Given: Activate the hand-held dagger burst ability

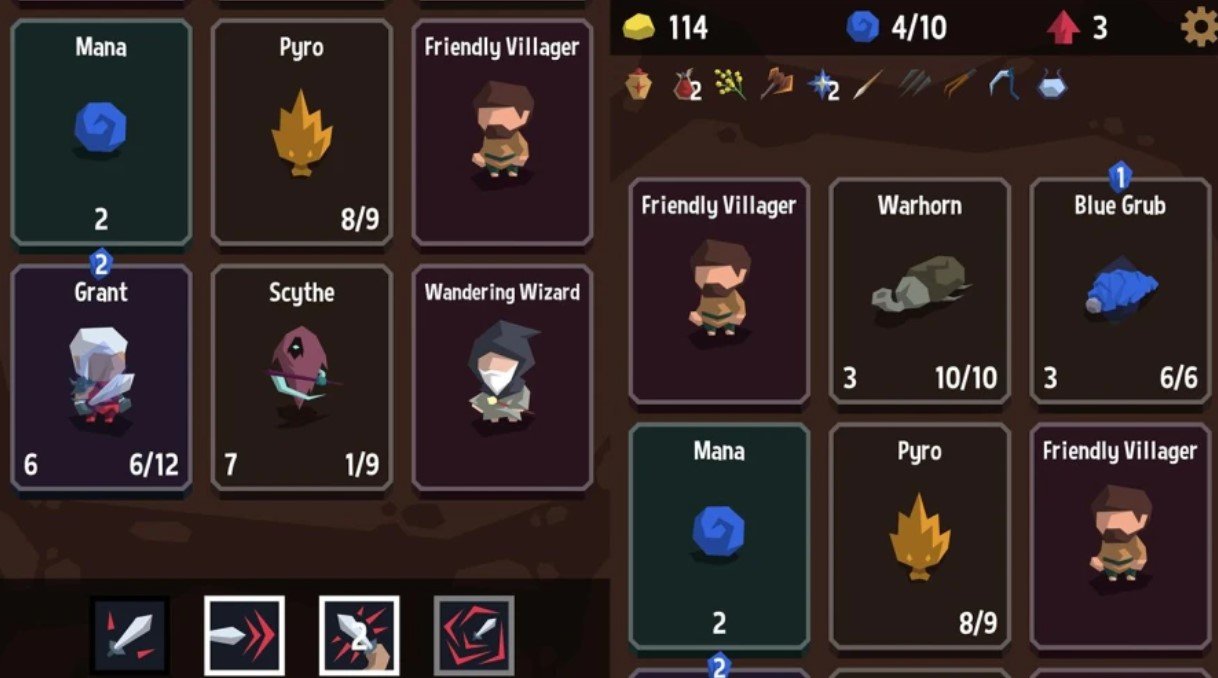Looking at the screenshot, I should click(358, 635).
